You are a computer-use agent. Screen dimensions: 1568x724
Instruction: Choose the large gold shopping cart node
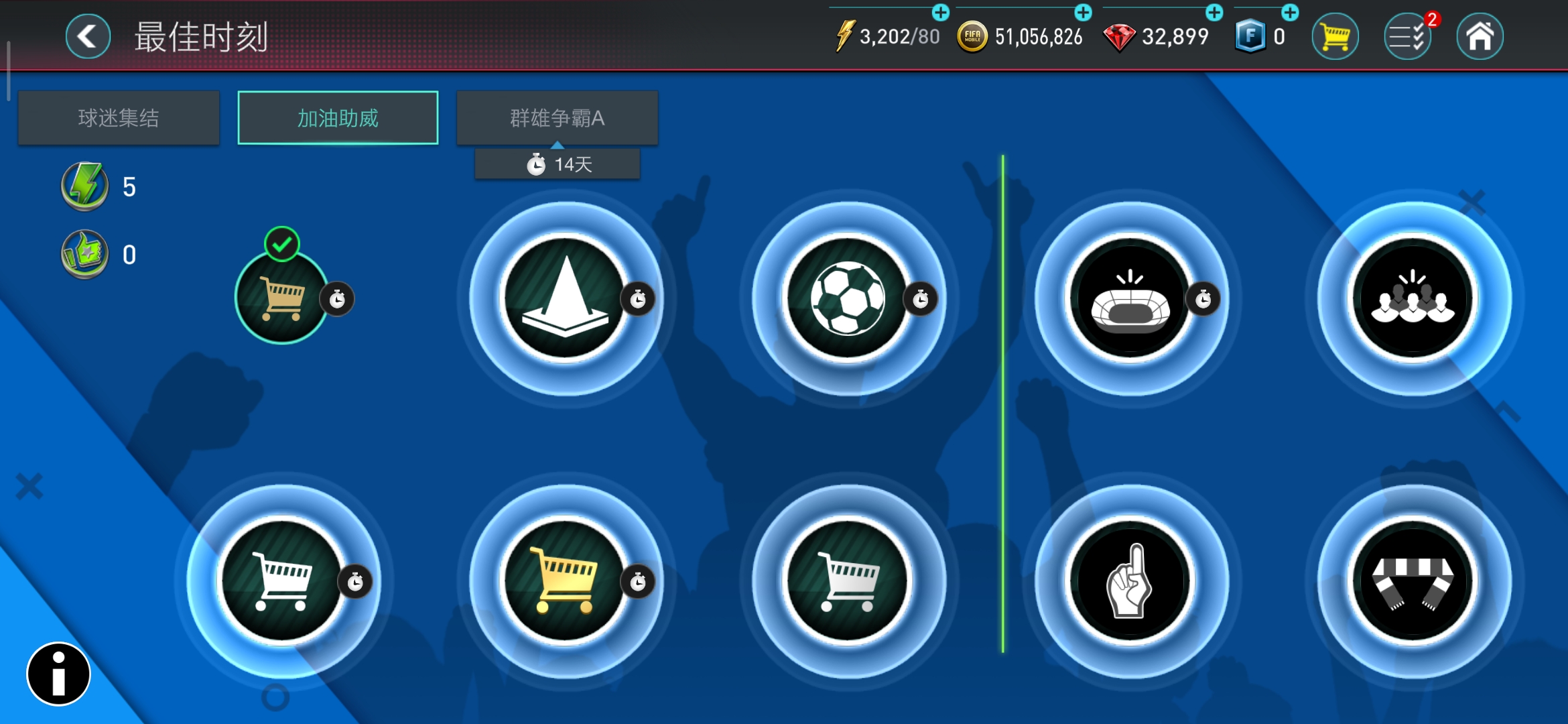pyautogui.click(x=566, y=581)
